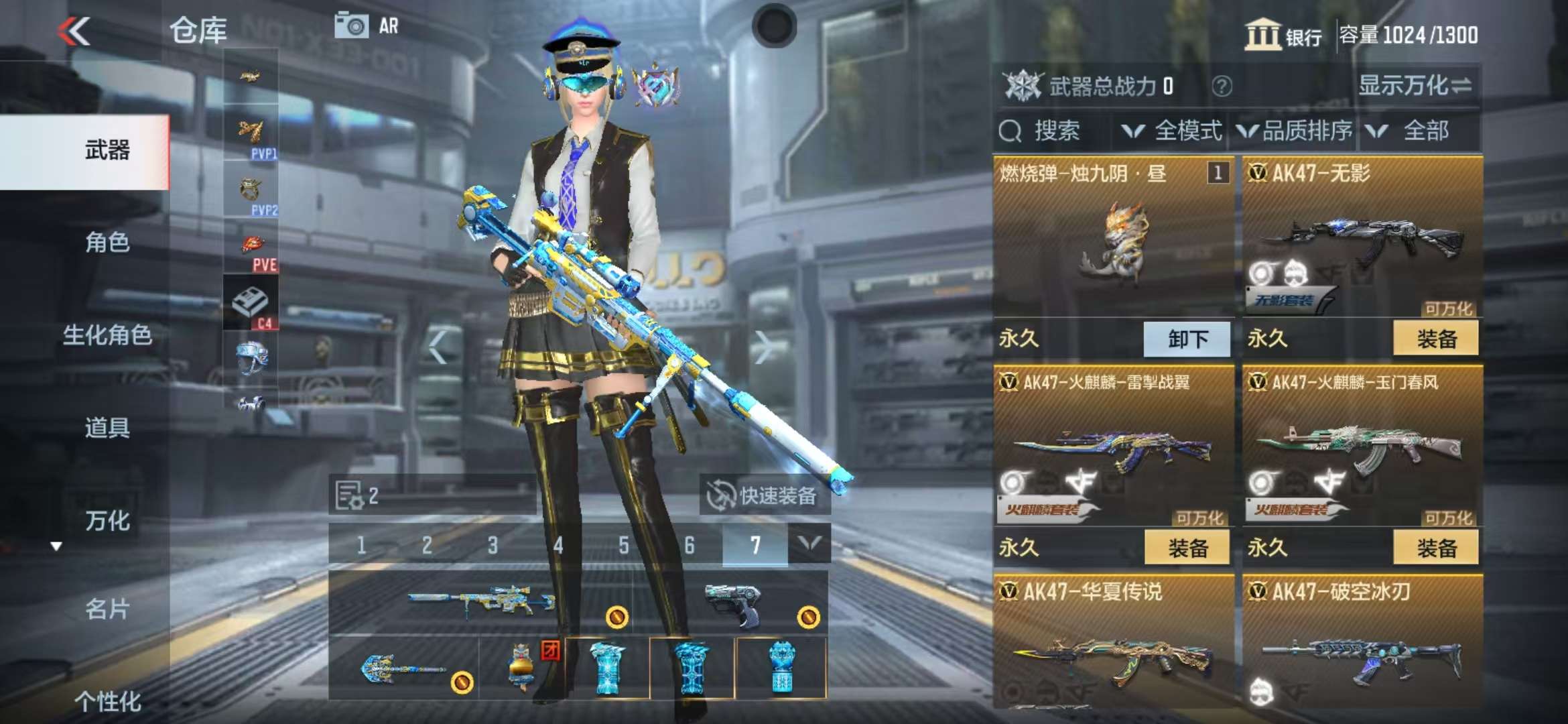Toggle the 显示万化 display switch
Image resolution: width=1568 pixels, height=724 pixels.
(1414, 86)
